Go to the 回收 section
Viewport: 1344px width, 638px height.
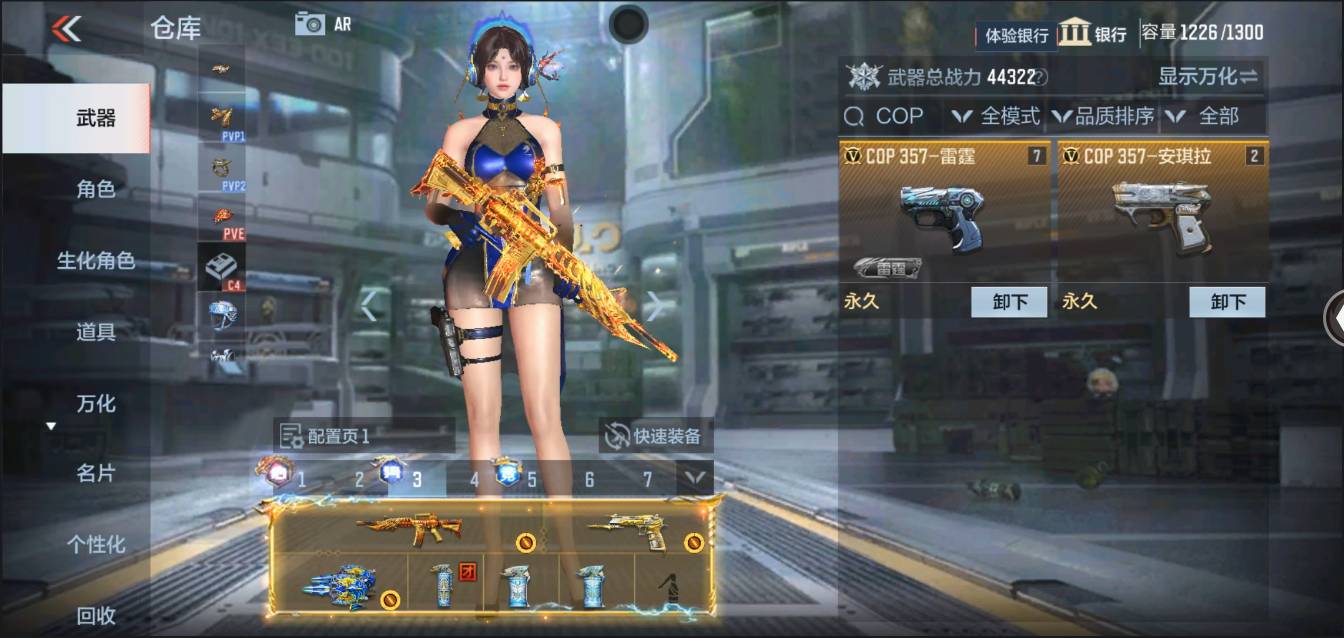(x=96, y=616)
